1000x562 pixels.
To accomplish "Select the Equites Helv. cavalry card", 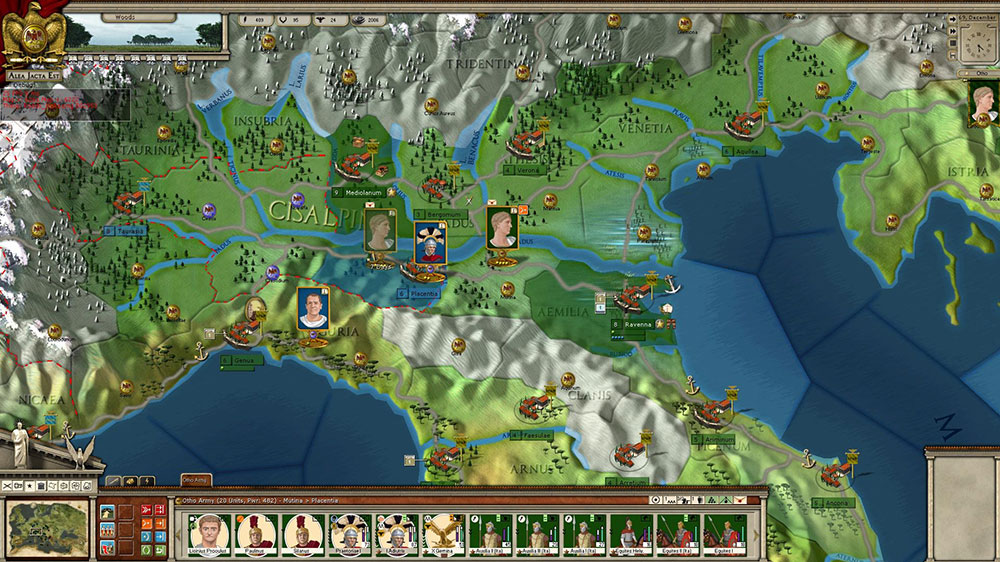I will click(x=630, y=533).
